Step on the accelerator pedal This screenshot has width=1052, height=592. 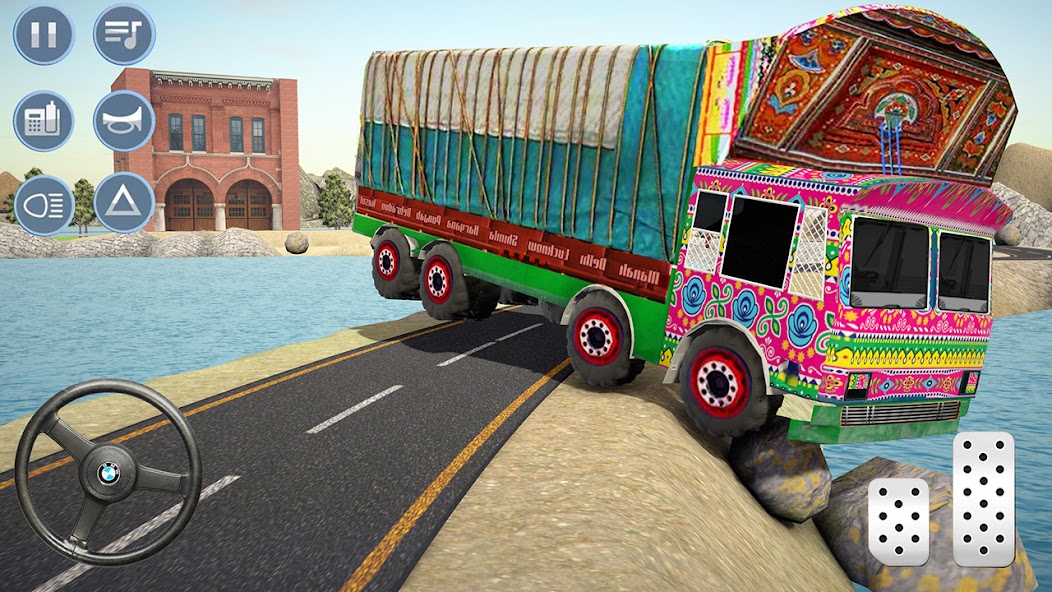[984, 499]
